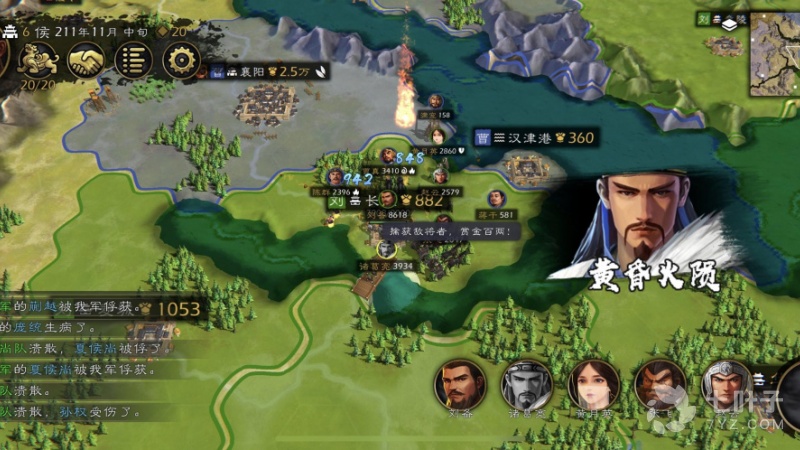Select the 黄月英 female general portrait
The width and height of the screenshot is (800, 450).
point(593,385)
